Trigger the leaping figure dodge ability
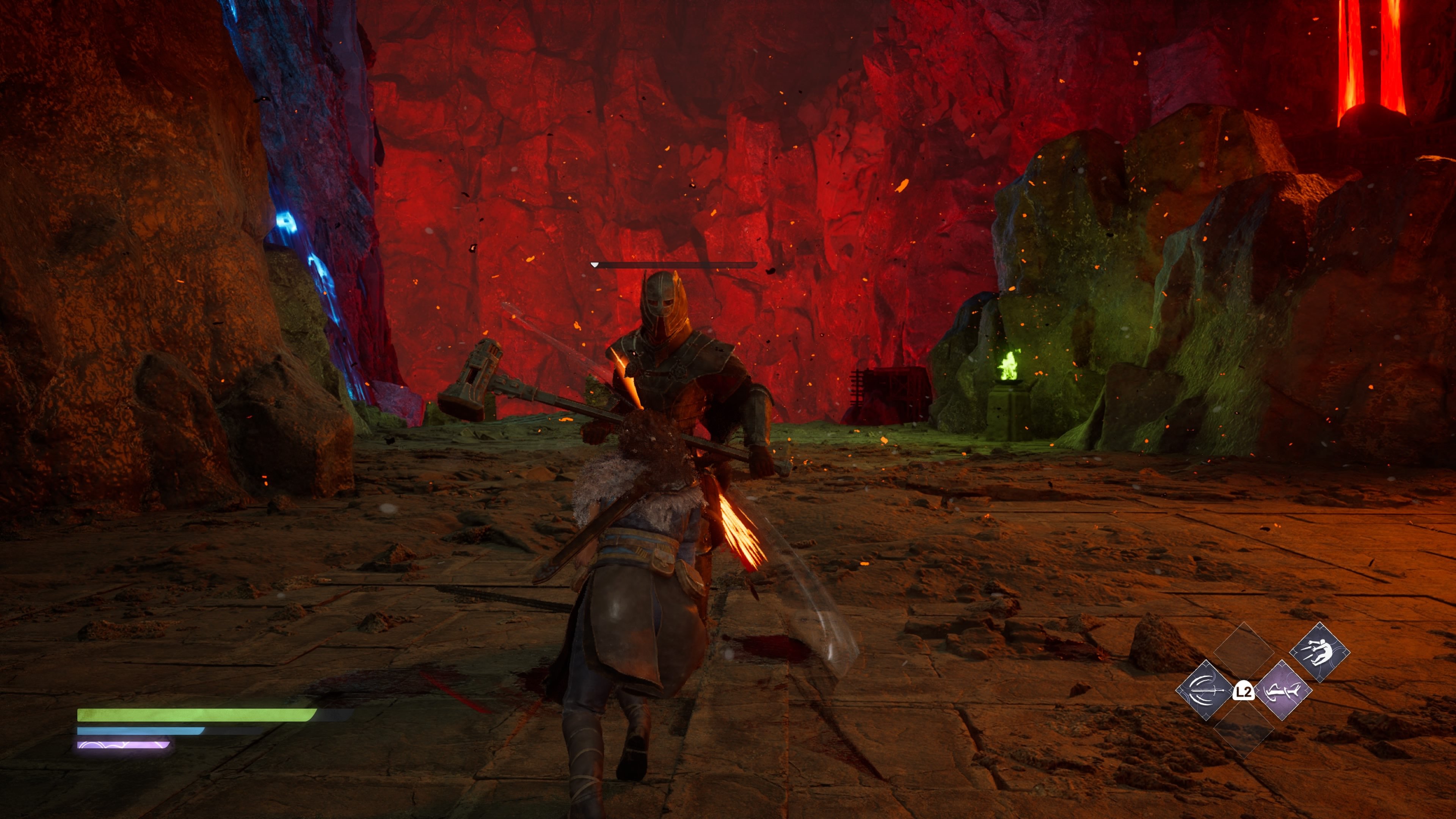 tap(1319, 652)
